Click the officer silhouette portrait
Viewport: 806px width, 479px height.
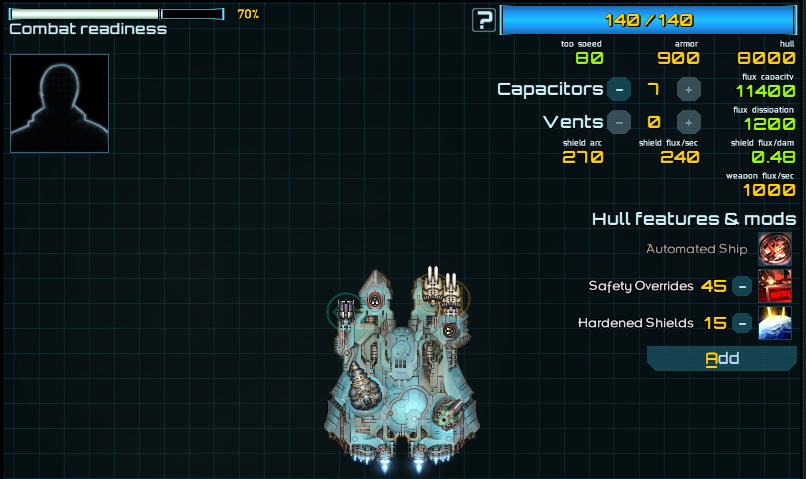[x=59, y=103]
